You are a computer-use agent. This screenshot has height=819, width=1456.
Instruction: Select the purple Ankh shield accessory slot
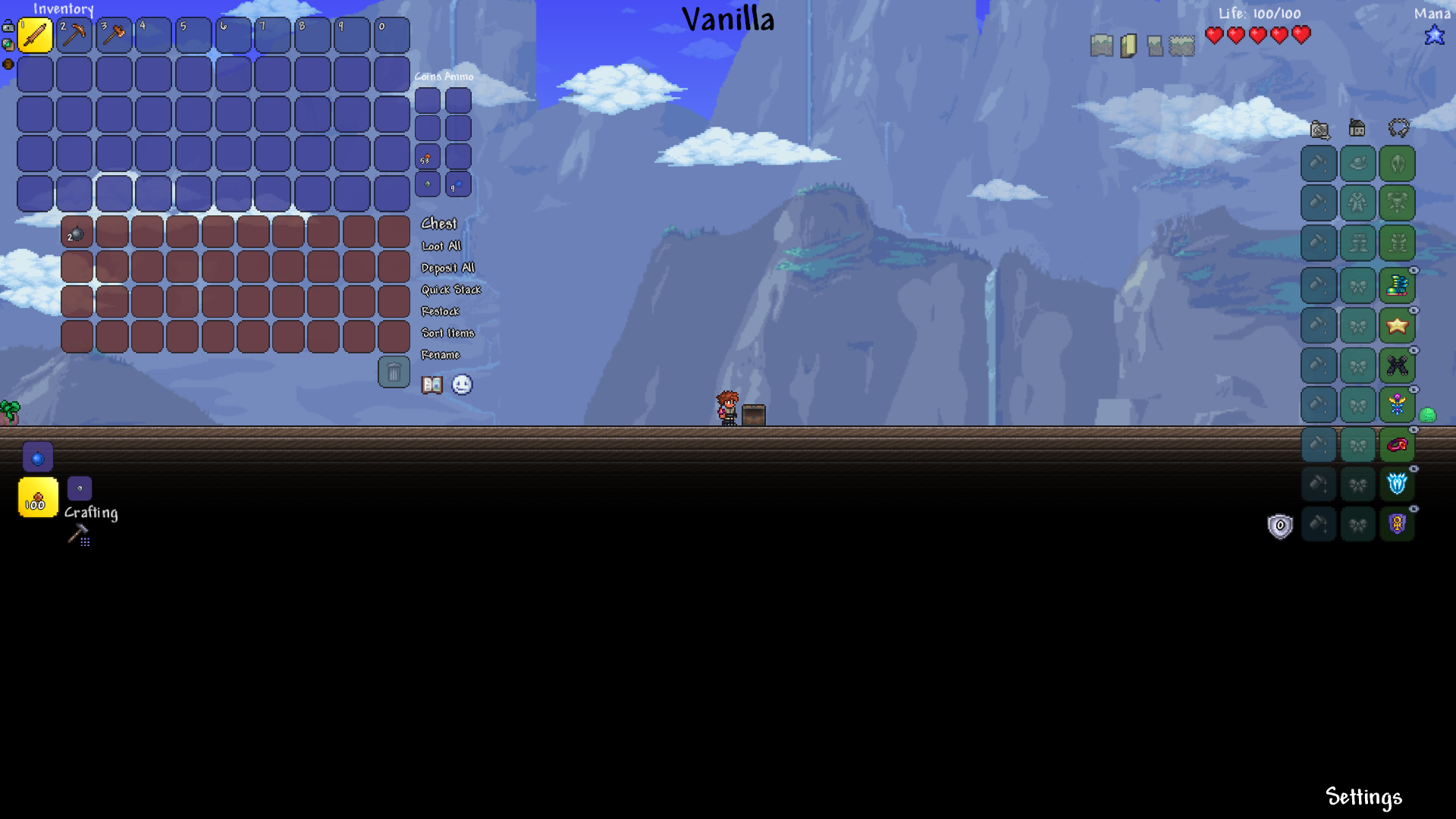point(1398,524)
